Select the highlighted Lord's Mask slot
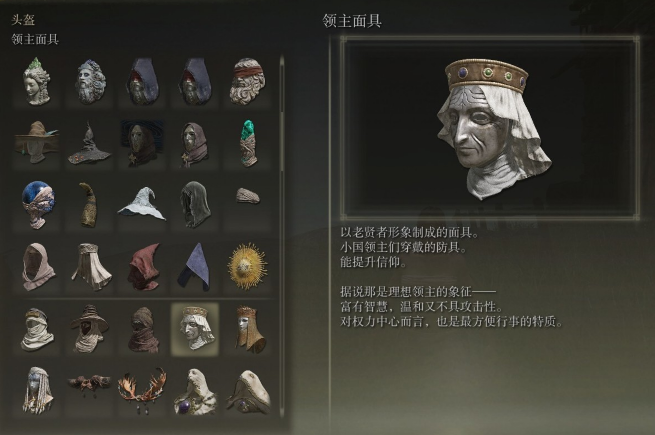 pyautogui.click(x=194, y=328)
